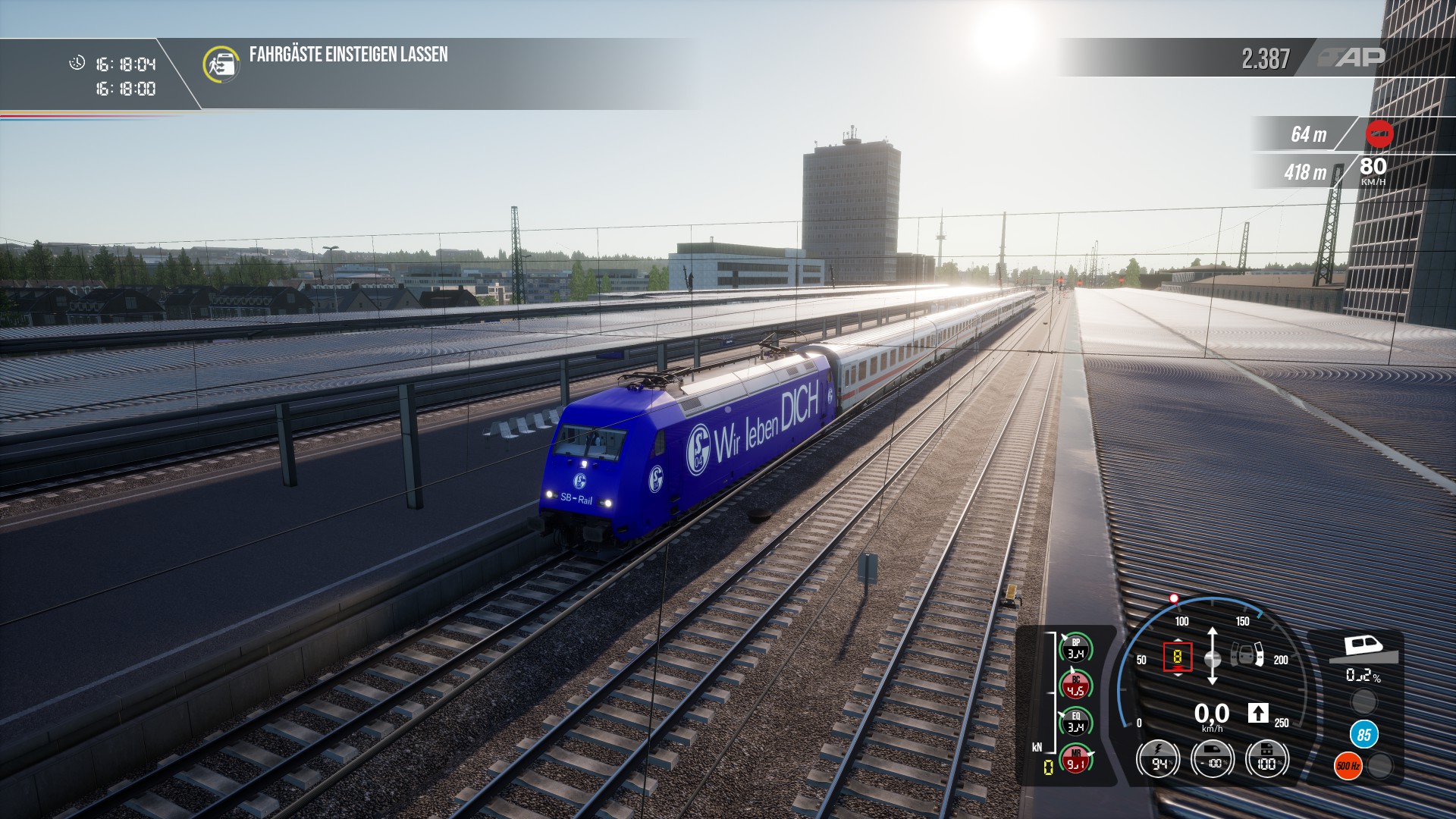Click the orange 500 Hz PZB indicator
1456x819 pixels.
(1348, 766)
